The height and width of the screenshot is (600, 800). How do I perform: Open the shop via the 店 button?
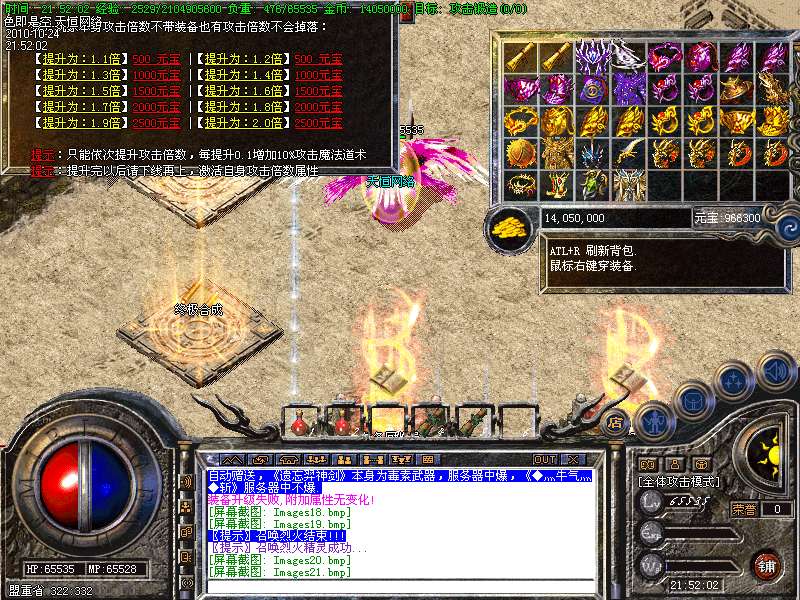[616, 420]
